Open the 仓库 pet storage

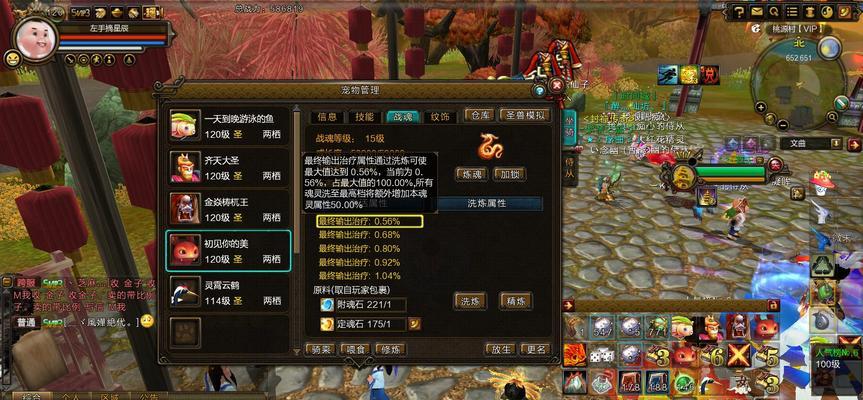(x=481, y=116)
